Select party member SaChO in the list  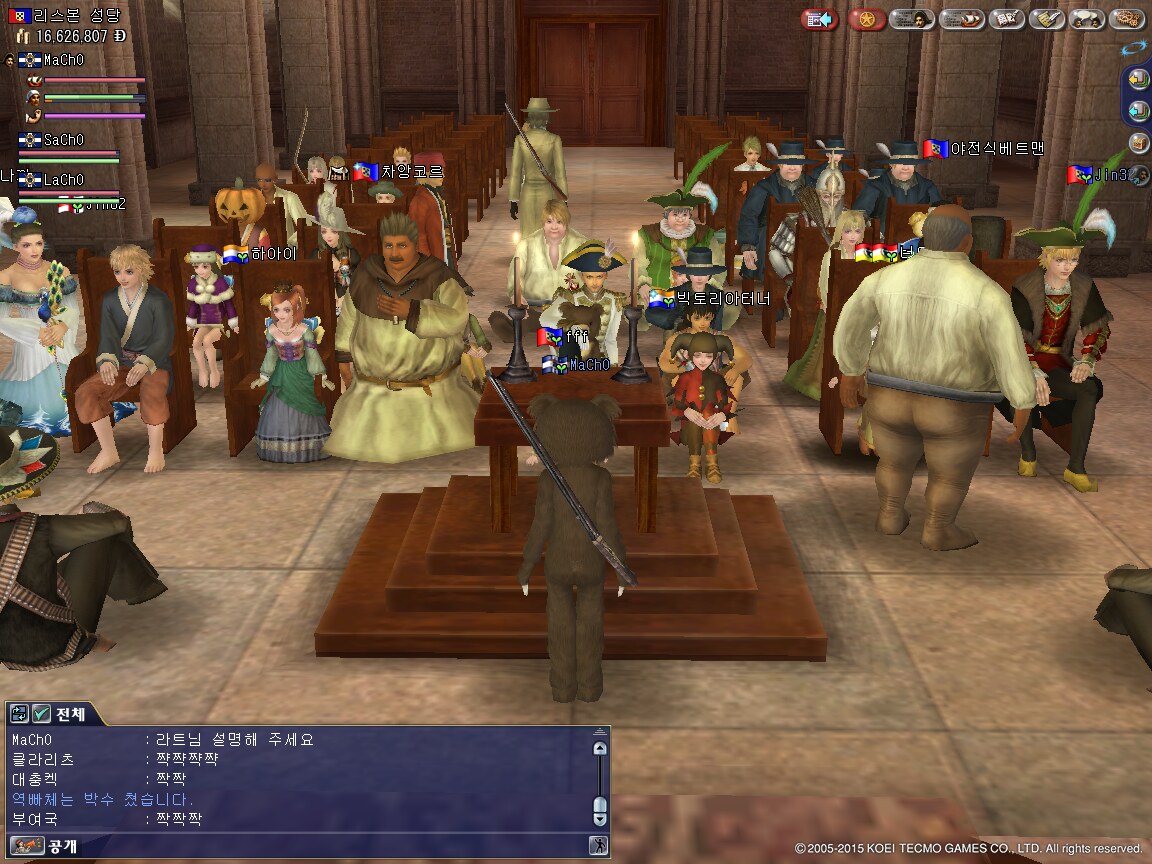click(63, 140)
